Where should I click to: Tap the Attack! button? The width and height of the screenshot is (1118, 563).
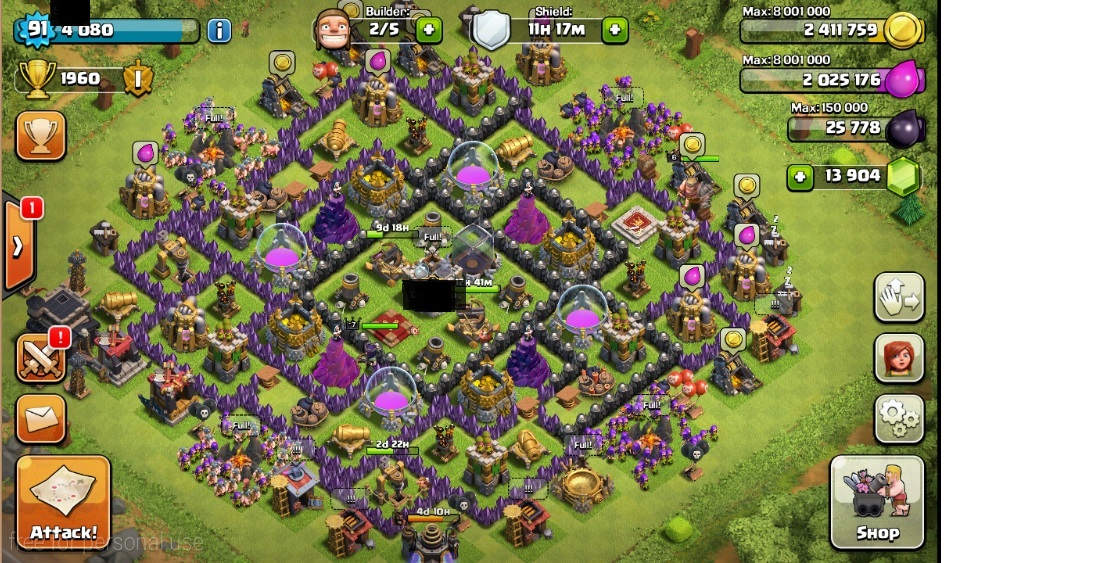coord(63,503)
